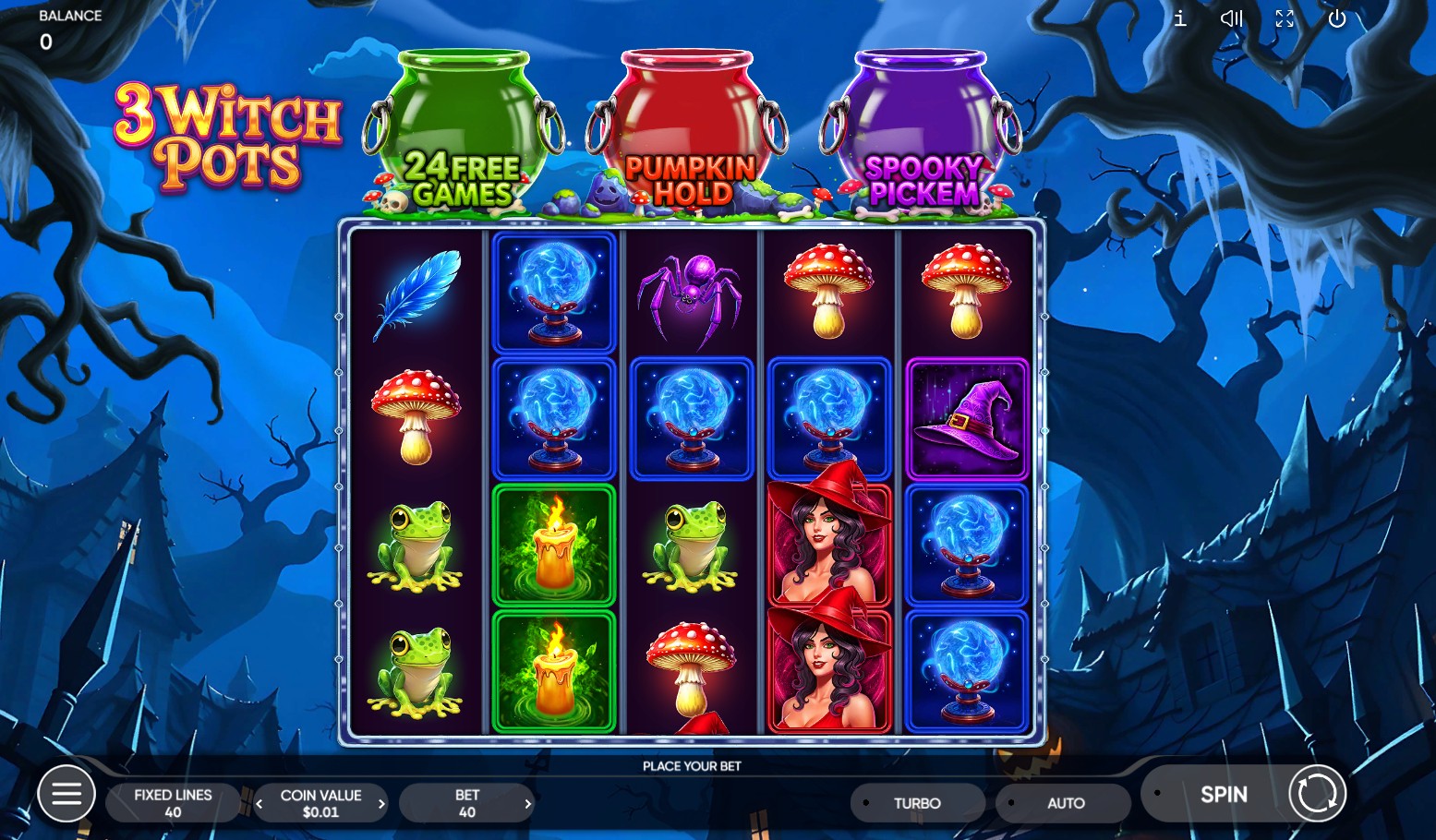The width and height of the screenshot is (1436, 840).
Task: Open the hamburger game menu
Action: pyautogui.click(x=66, y=793)
